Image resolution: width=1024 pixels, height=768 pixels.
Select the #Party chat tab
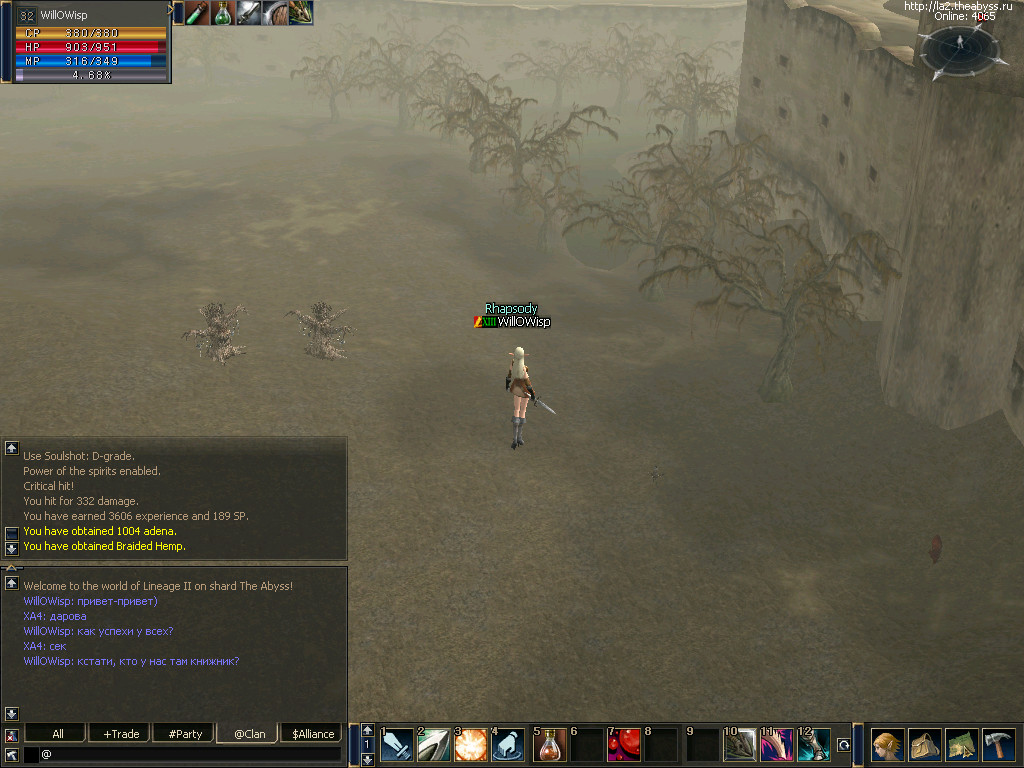point(185,734)
